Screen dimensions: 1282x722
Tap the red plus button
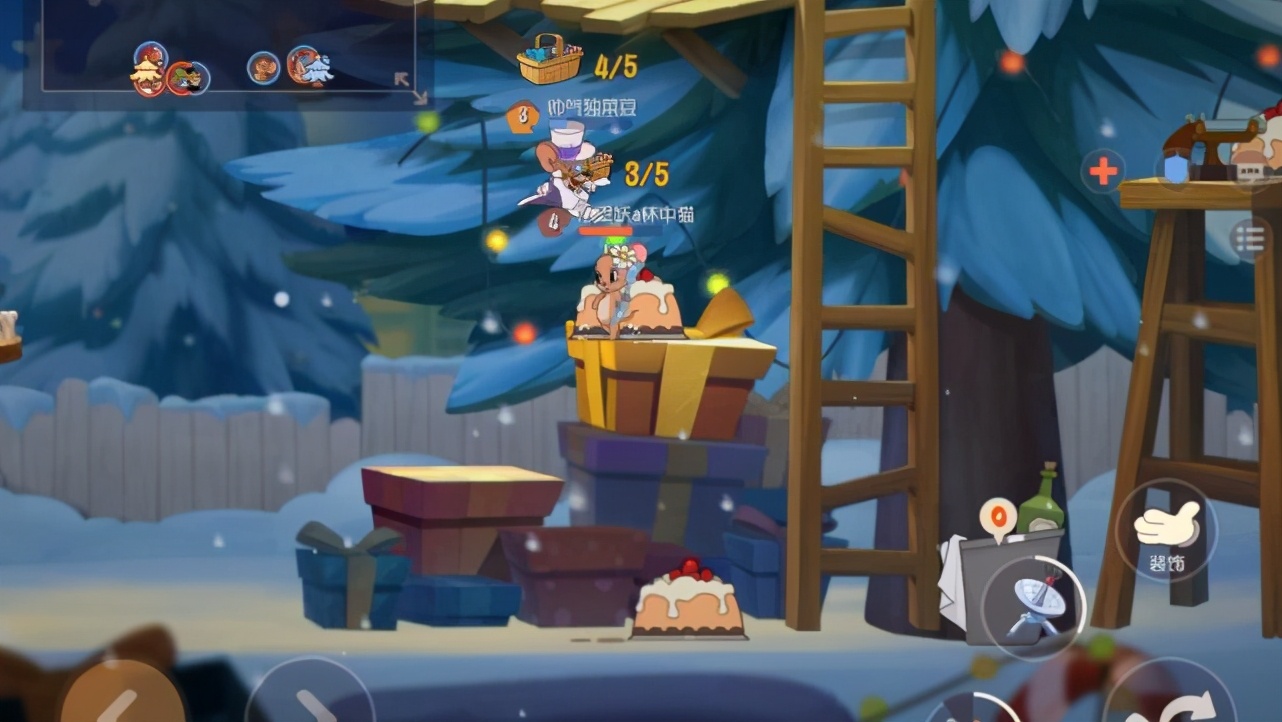tap(1103, 171)
